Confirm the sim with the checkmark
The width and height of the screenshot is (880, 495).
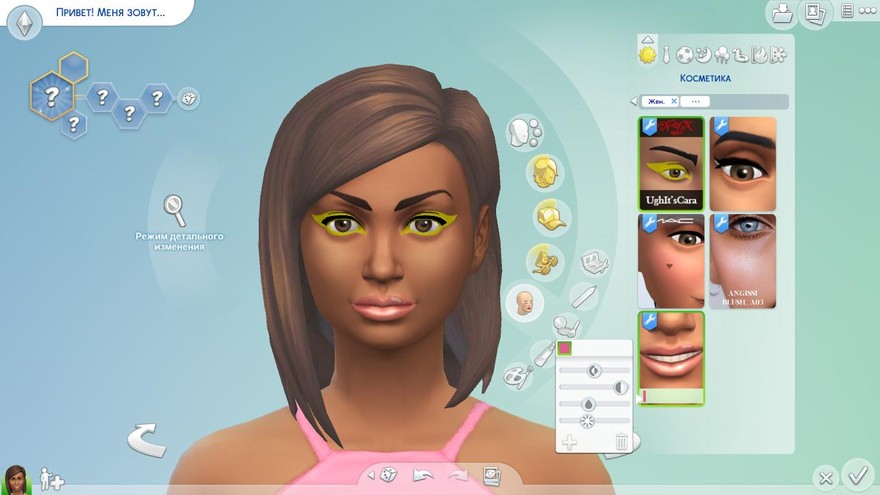tap(856, 474)
